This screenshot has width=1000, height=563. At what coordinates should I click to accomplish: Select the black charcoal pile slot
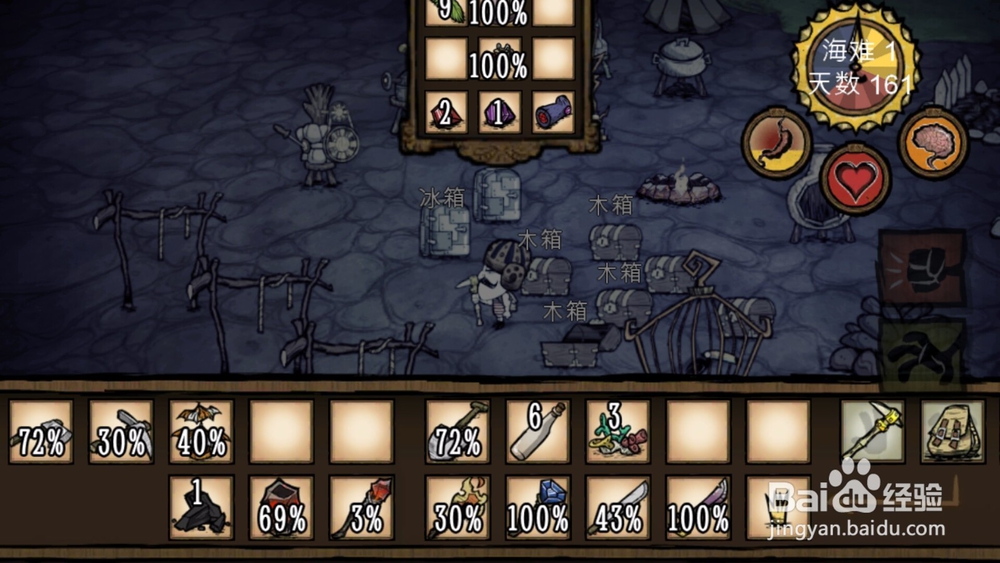[x=201, y=508]
